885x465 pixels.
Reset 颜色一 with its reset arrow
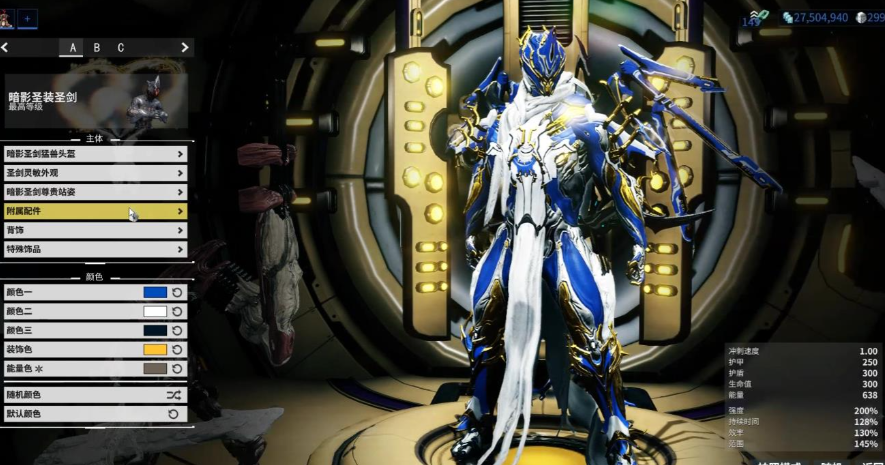pyautogui.click(x=177, y=293)
